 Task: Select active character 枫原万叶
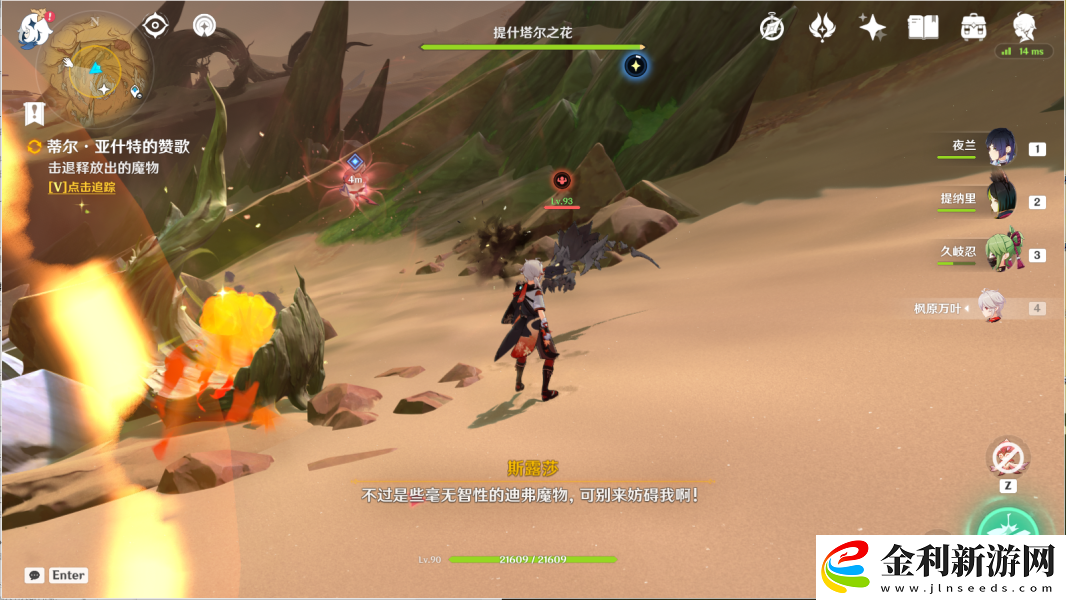[992, 308]
